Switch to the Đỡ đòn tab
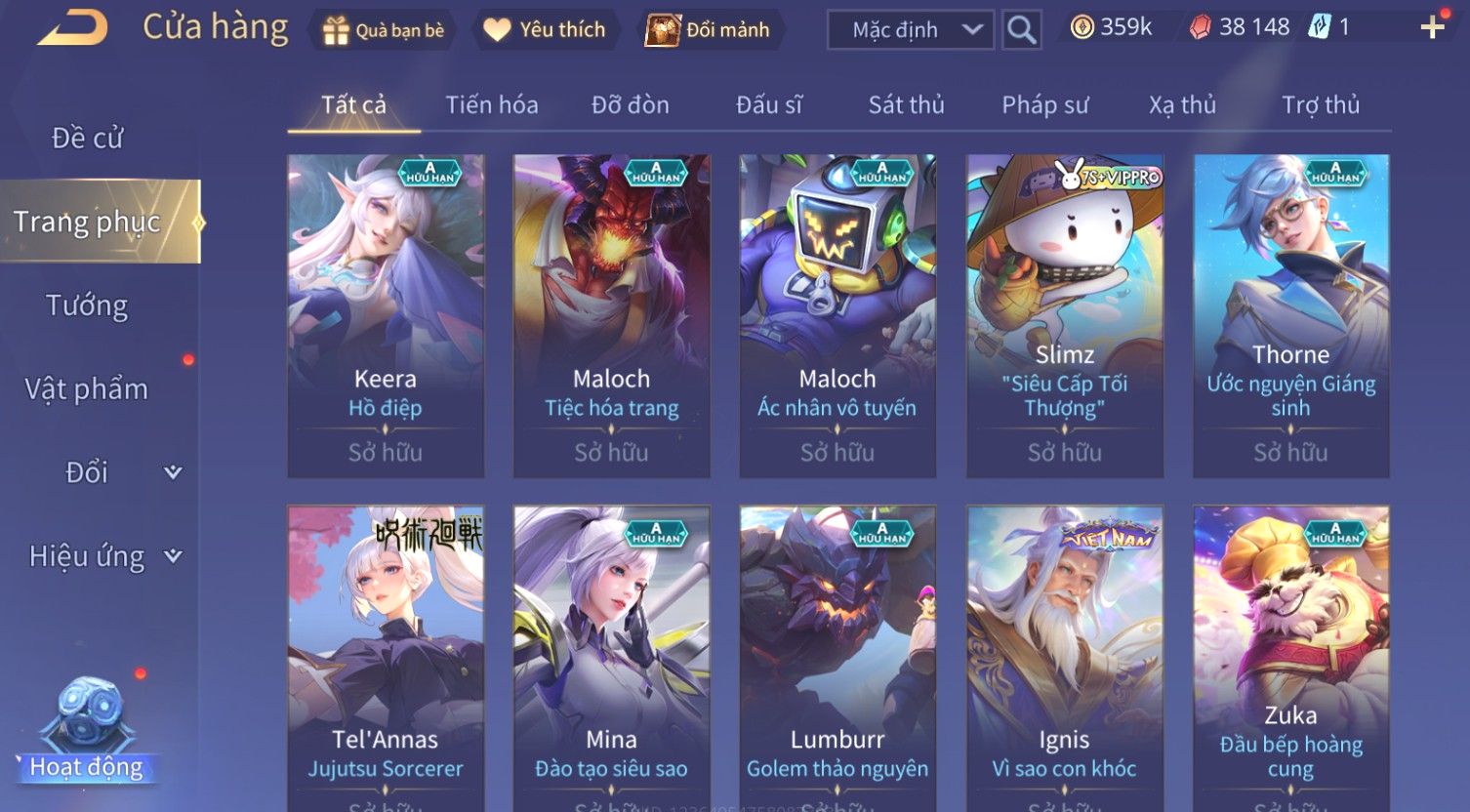Image resolution: width=1470 pixels, height=812 pixels. coord(631,105)
